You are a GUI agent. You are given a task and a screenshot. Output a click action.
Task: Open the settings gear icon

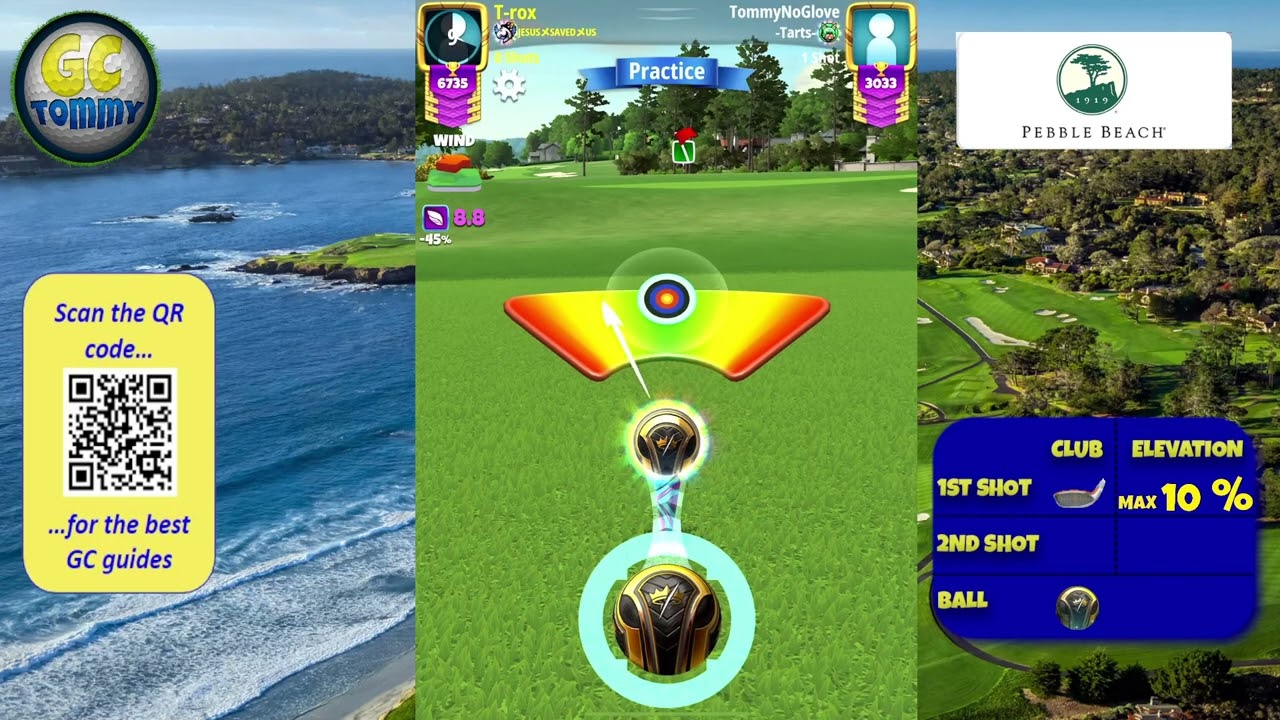pyautogui.click(x=509, y=86)
